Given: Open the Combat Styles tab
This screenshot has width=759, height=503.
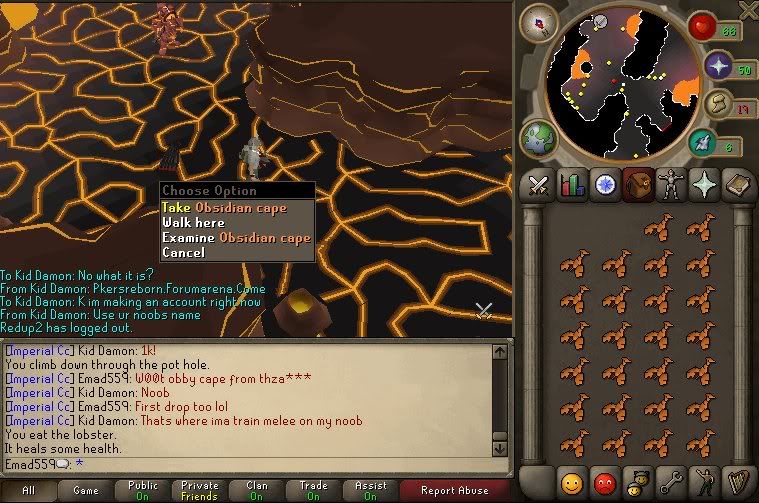Looking at the screenshot, I should tap(540, 185).
